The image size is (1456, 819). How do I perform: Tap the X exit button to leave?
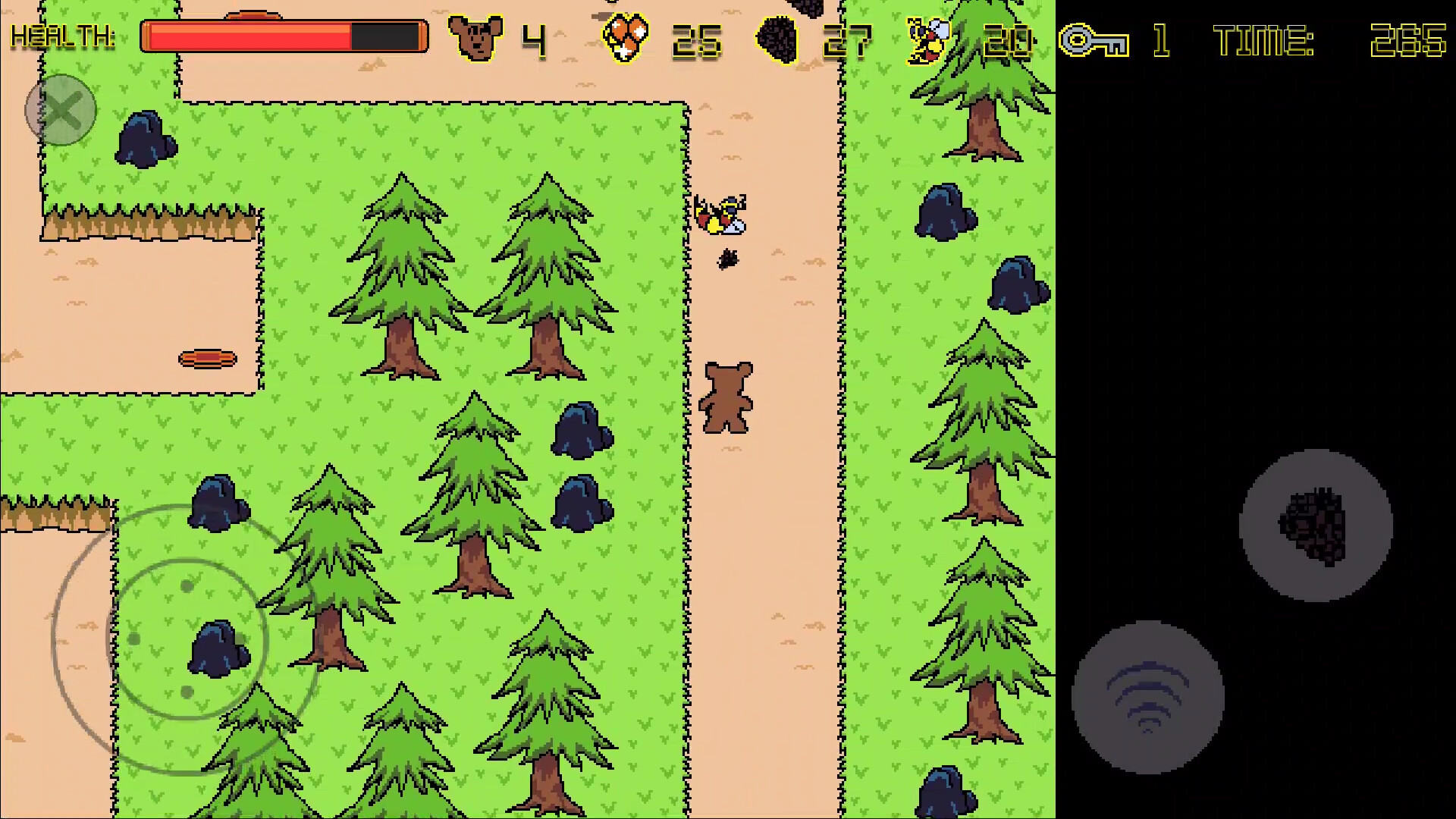pos(61,110)
